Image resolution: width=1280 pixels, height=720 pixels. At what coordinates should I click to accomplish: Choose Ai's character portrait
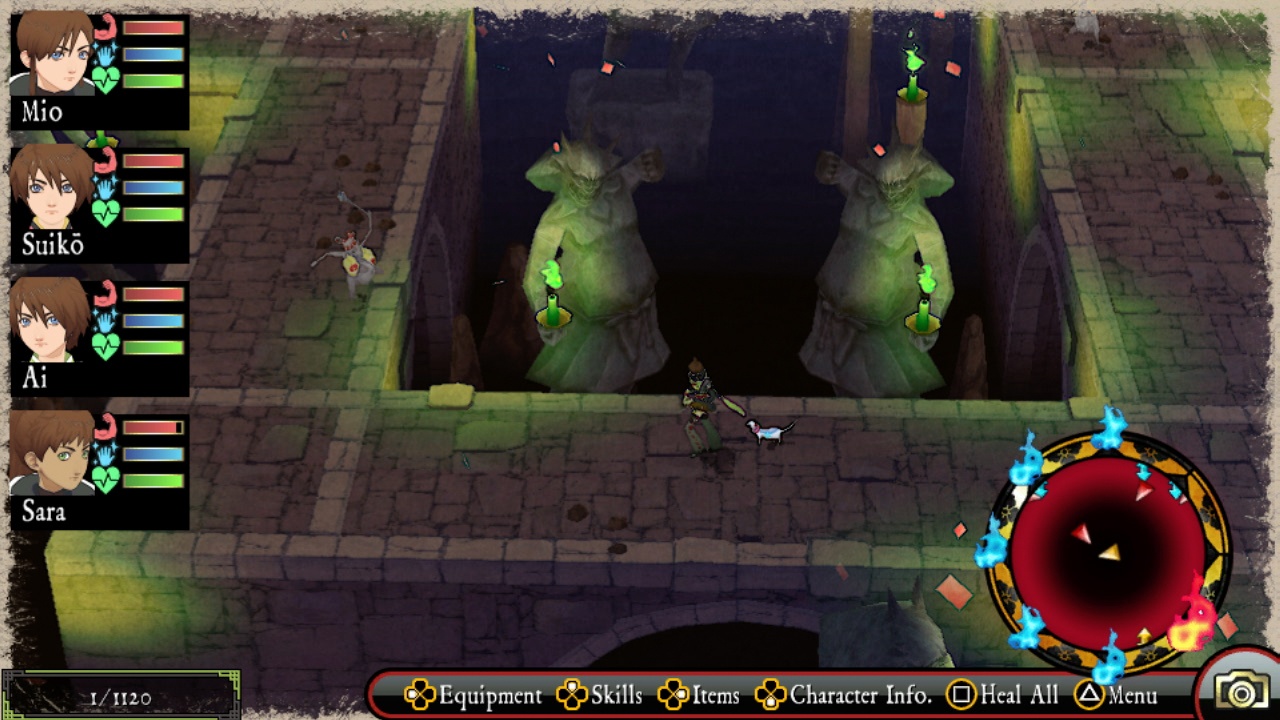click(52, 321)
